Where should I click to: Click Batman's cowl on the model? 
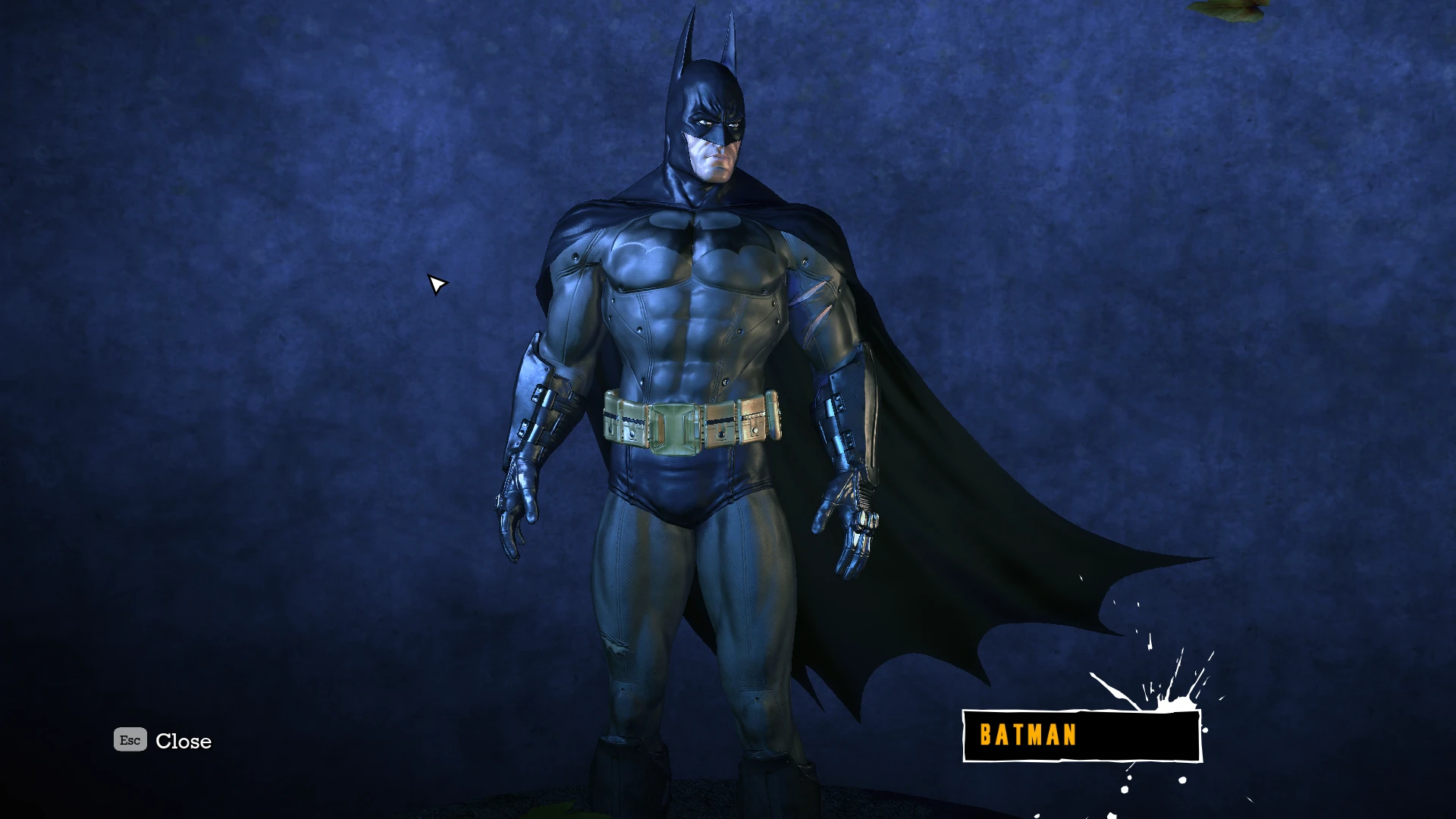[x=705, y=91]
